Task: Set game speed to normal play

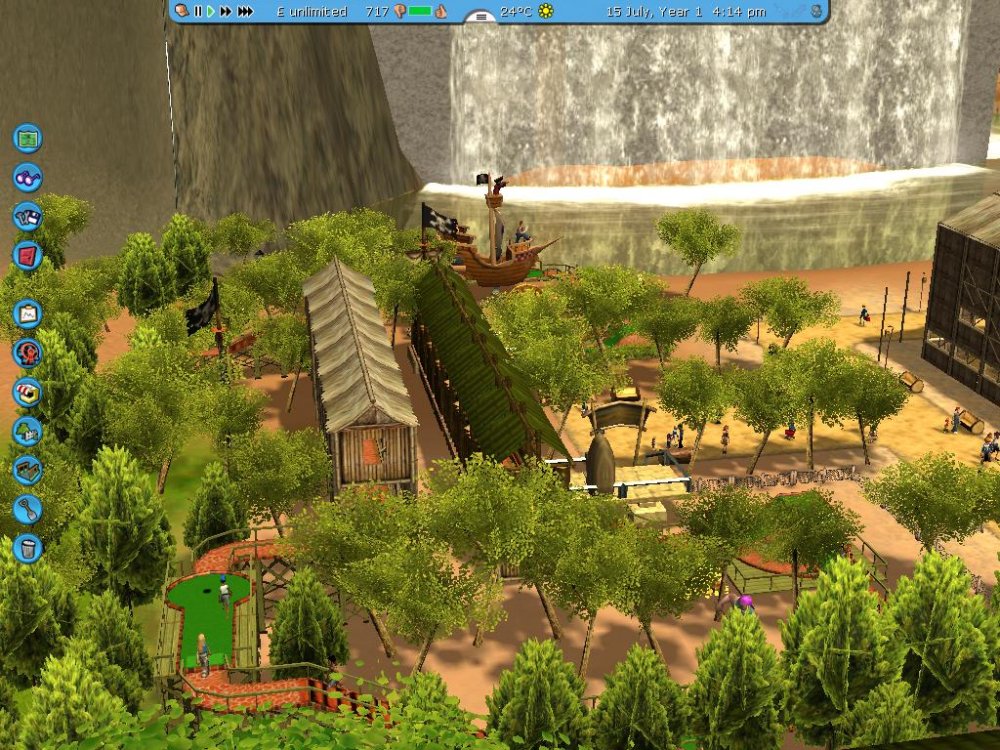Action: [211, 11]
